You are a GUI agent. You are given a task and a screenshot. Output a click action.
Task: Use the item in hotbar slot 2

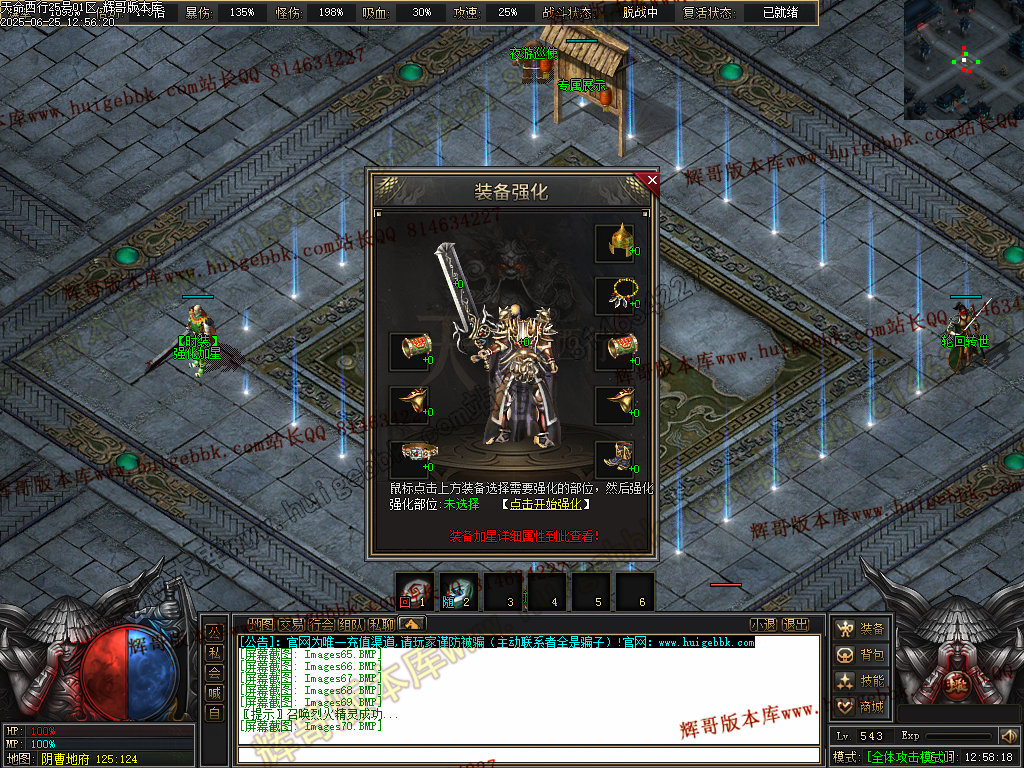(x=458, y=591)
